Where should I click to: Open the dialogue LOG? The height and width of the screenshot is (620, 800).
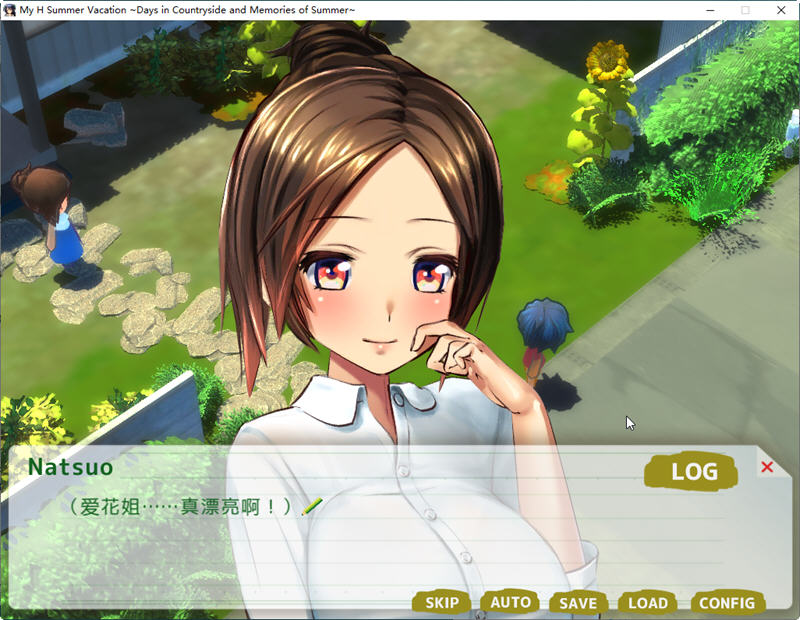coord(693,472)
